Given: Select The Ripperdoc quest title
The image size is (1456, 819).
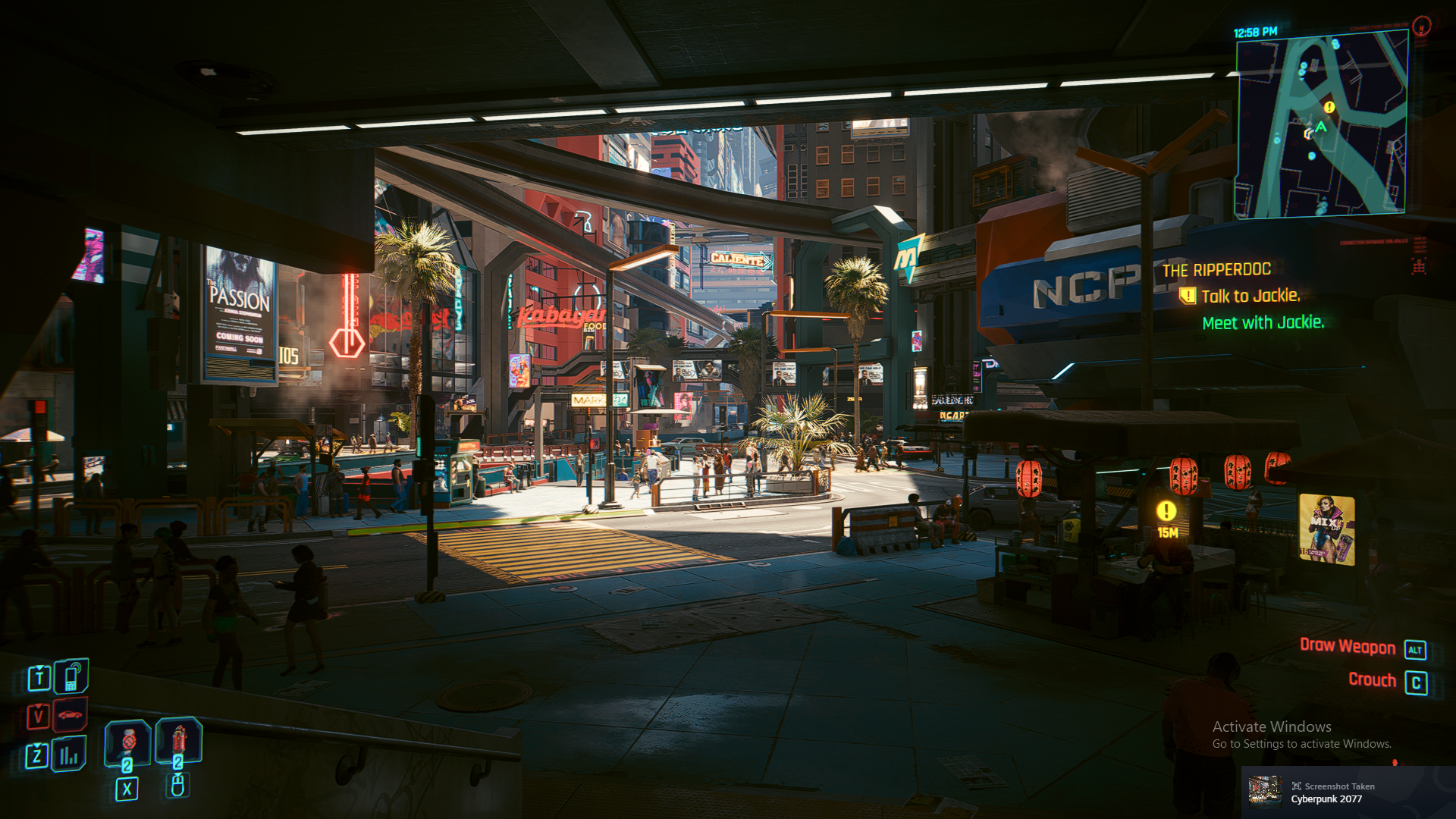Looking at the screenshot, I should coord(1216,270).
